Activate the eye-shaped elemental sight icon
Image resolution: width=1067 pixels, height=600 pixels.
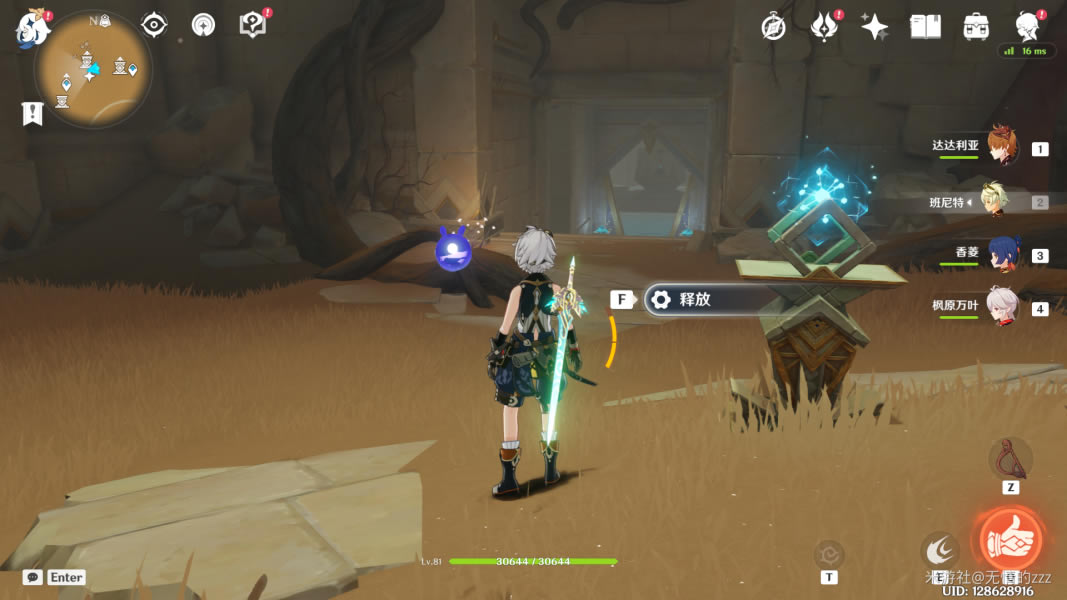point(154,25)
